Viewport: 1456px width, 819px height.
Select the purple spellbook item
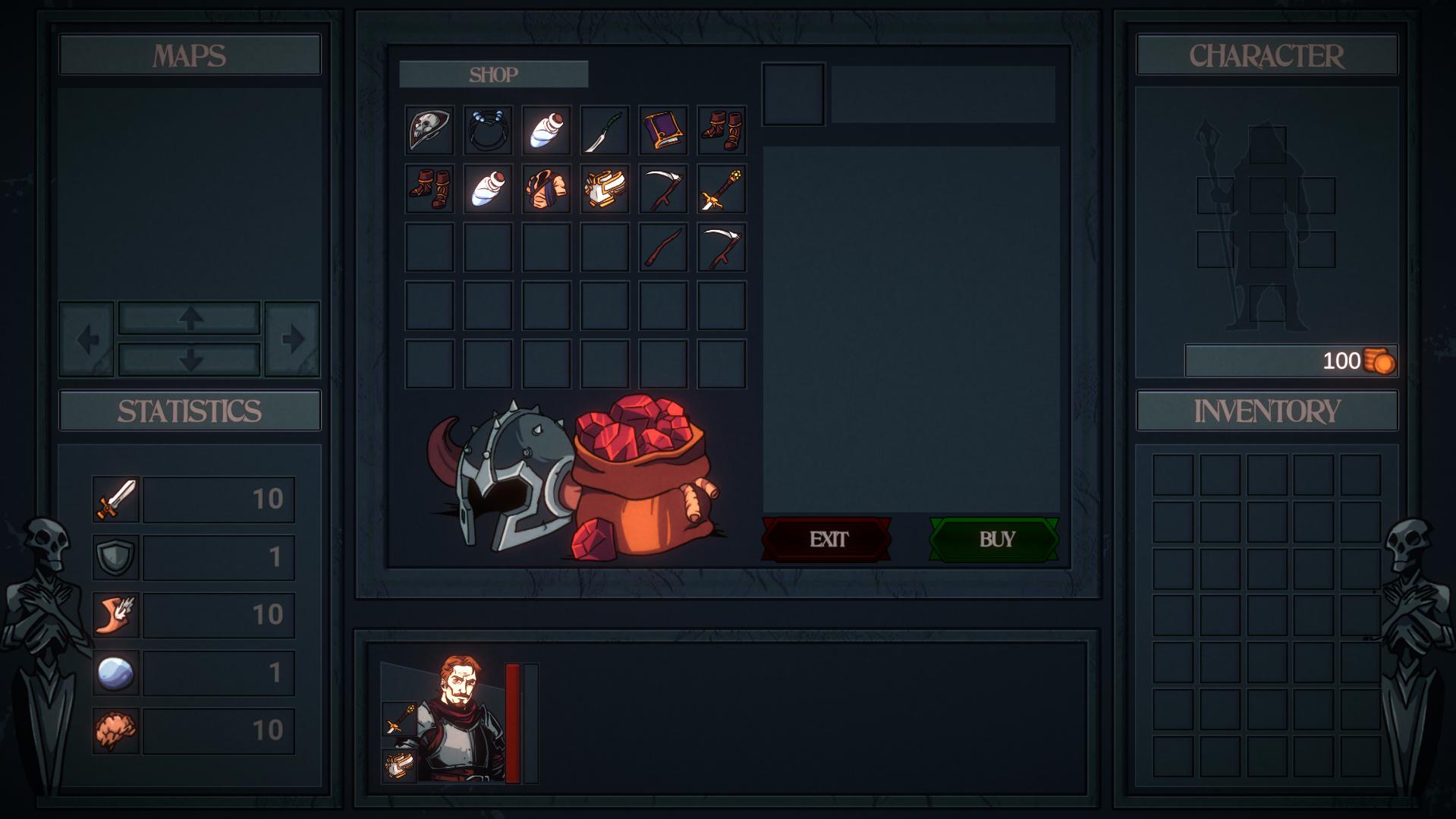point(663,129)
